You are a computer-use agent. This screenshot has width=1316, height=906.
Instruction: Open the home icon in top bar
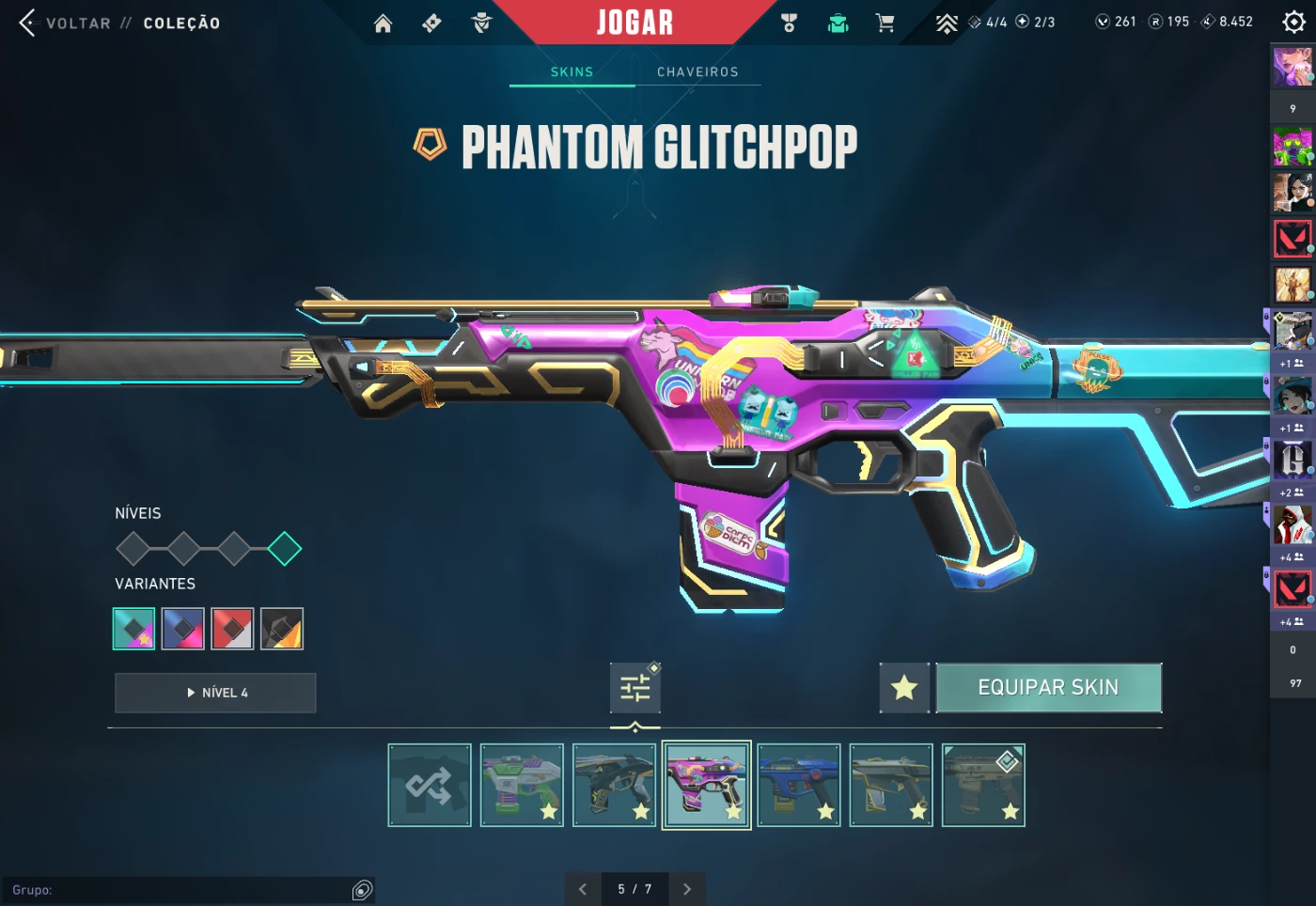point(383,23)
